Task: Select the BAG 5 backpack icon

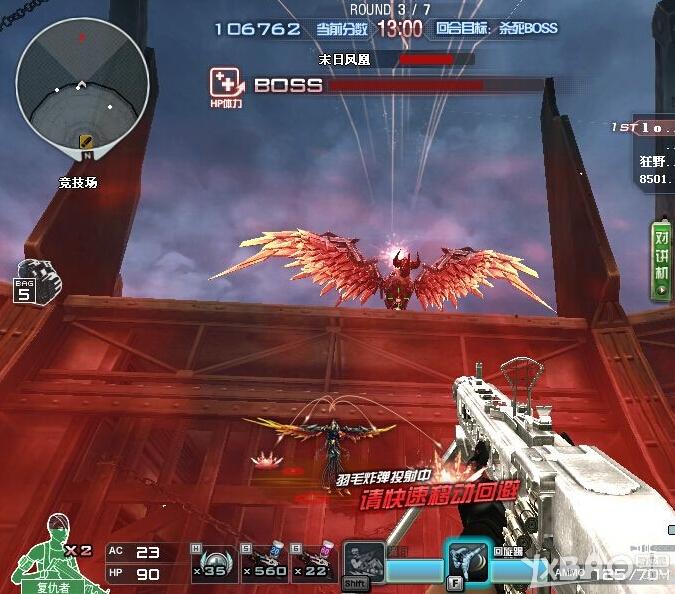Action: 36,279
